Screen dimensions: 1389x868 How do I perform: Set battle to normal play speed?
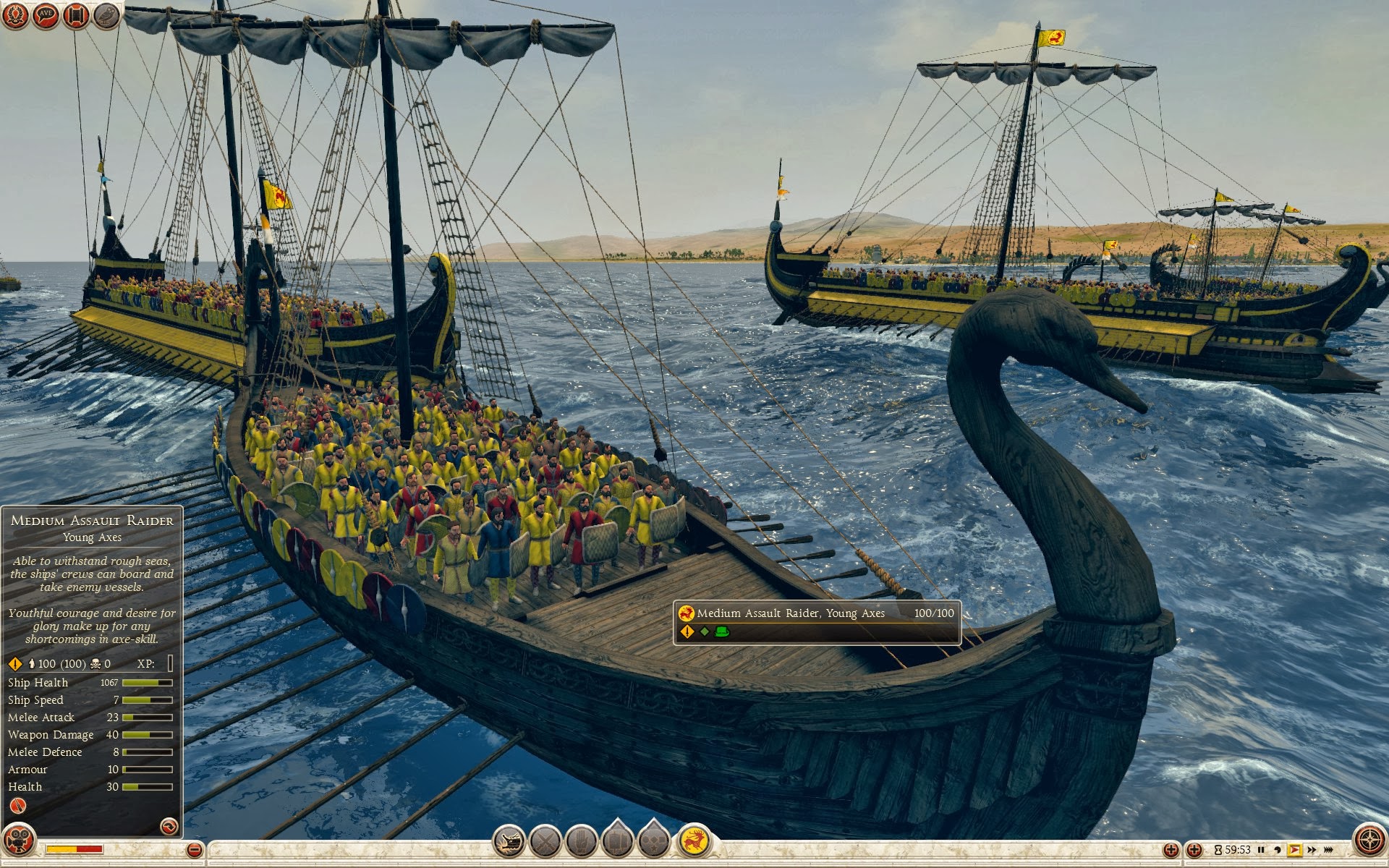(1294, 850)
